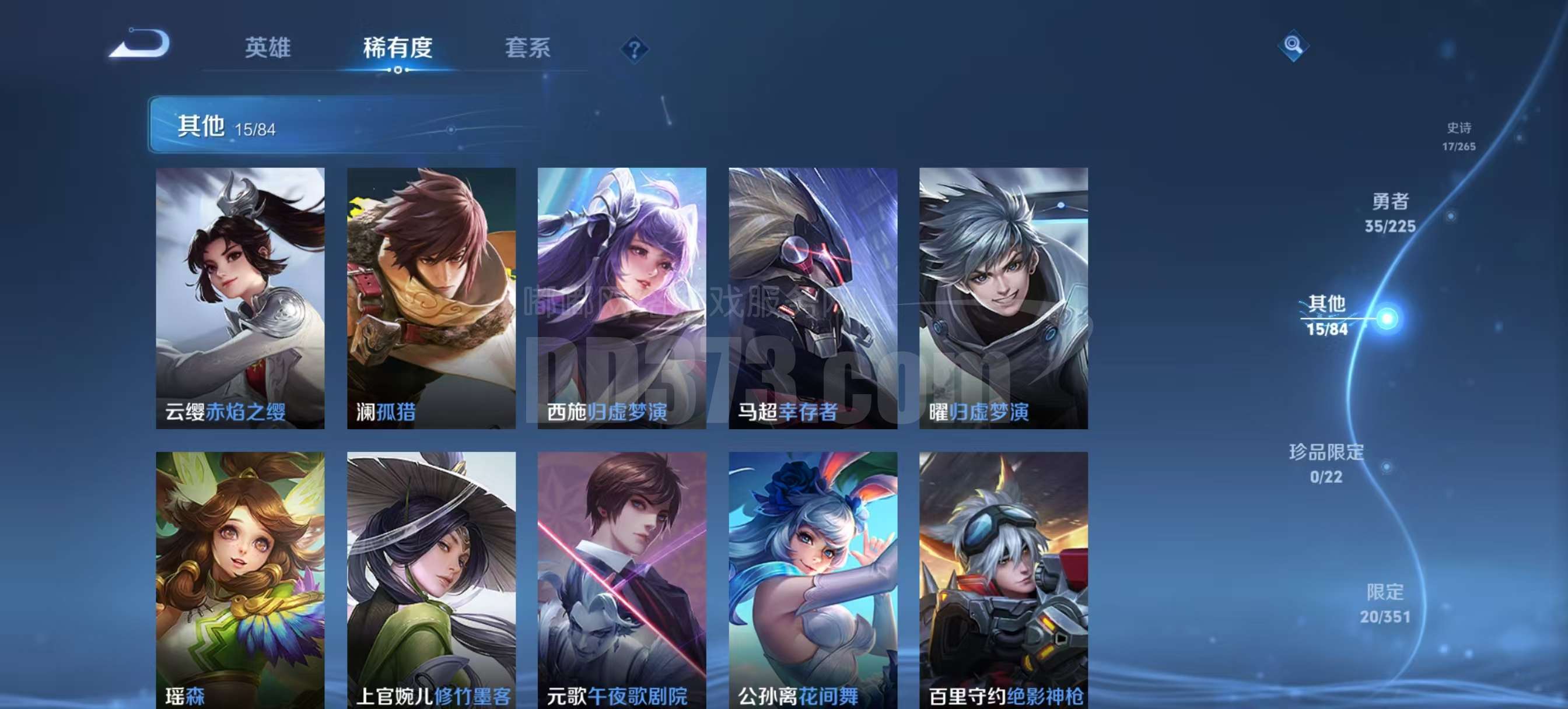Viewport: 1568px width, 709px height.
Task: Show the 珍品限定 skin category
Action: click(1326, 464)
